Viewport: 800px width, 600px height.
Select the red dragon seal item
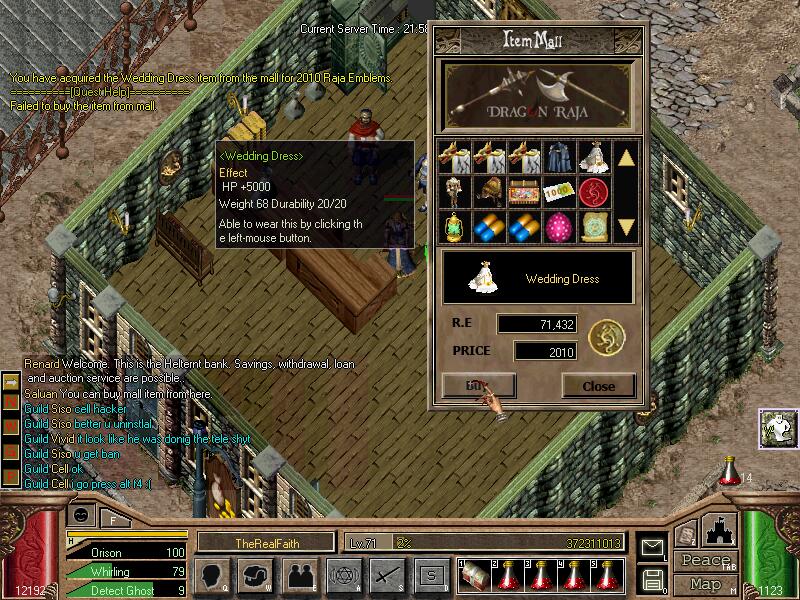tap(594, 191)
